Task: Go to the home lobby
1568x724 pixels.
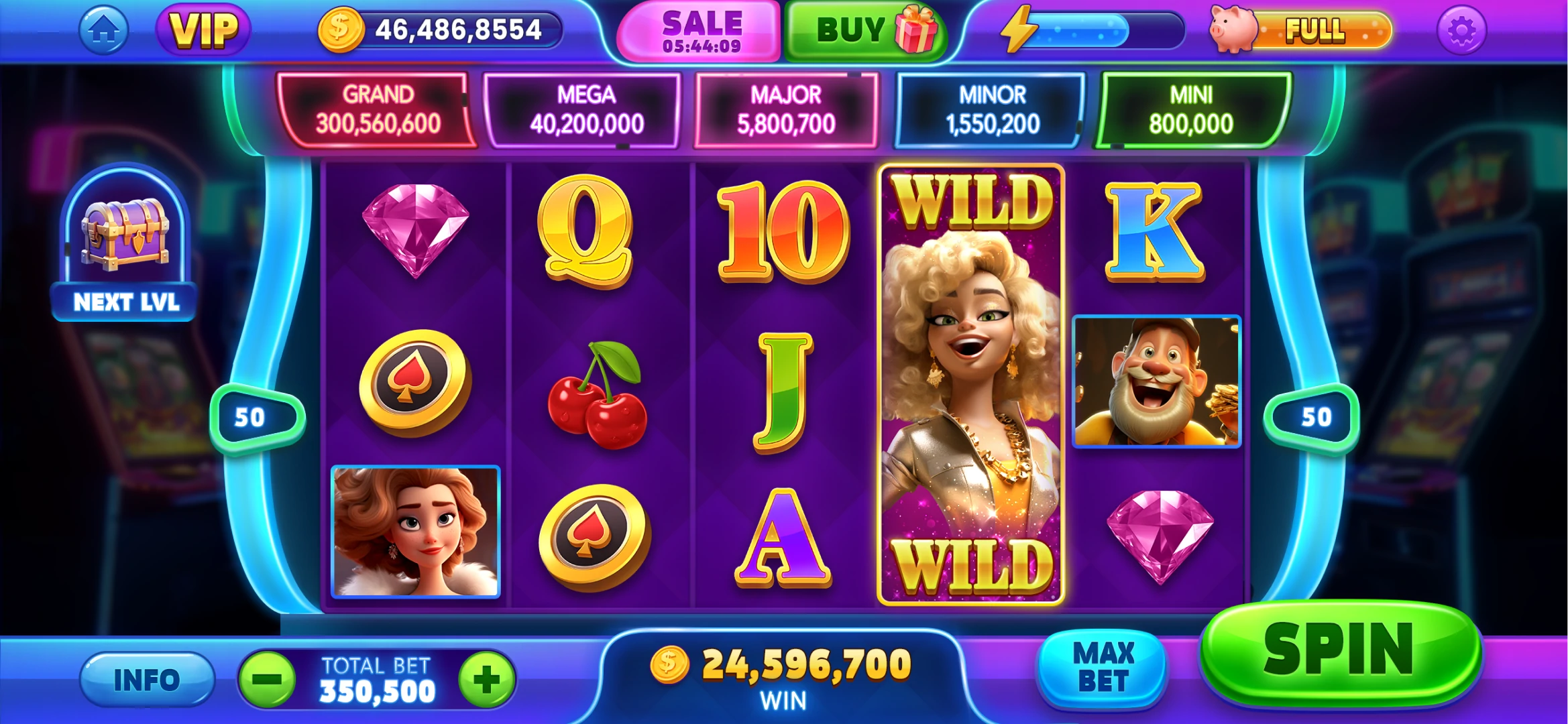Action: point(103,30)
